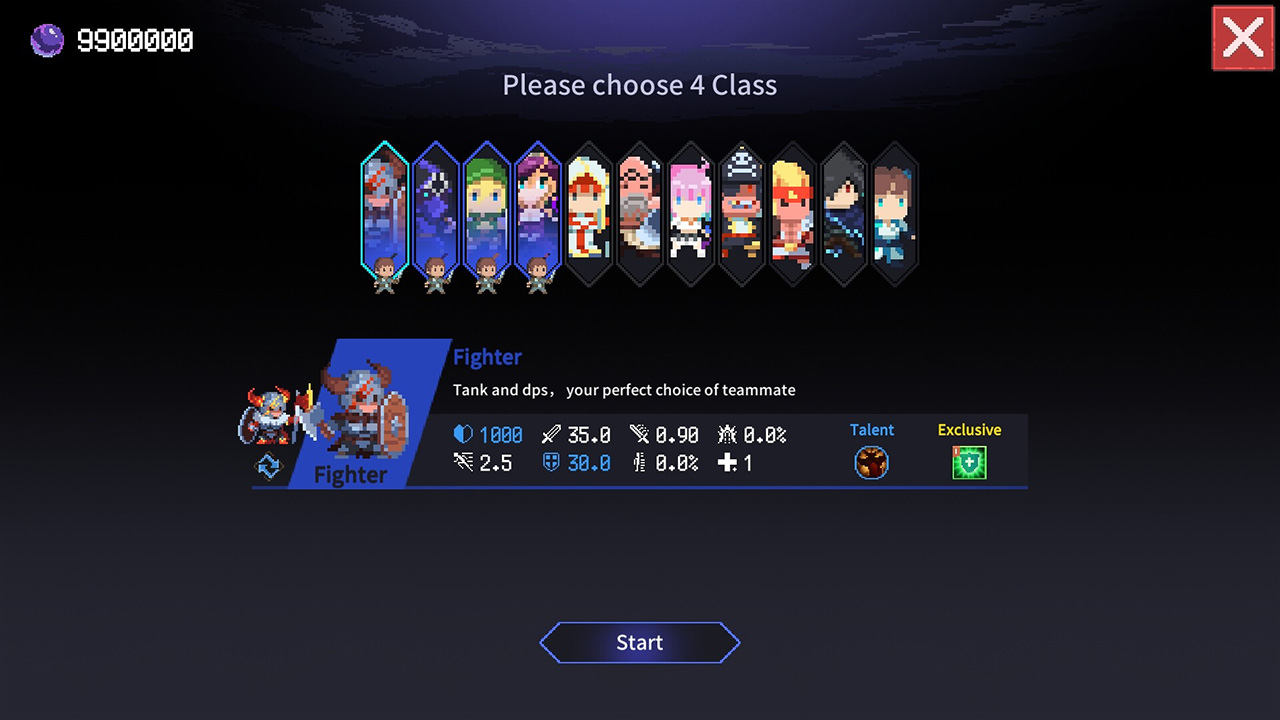Choose the brown-haired girl in teal card
The height and width of the screenshot is (720, 1280).
pos(895,212)
